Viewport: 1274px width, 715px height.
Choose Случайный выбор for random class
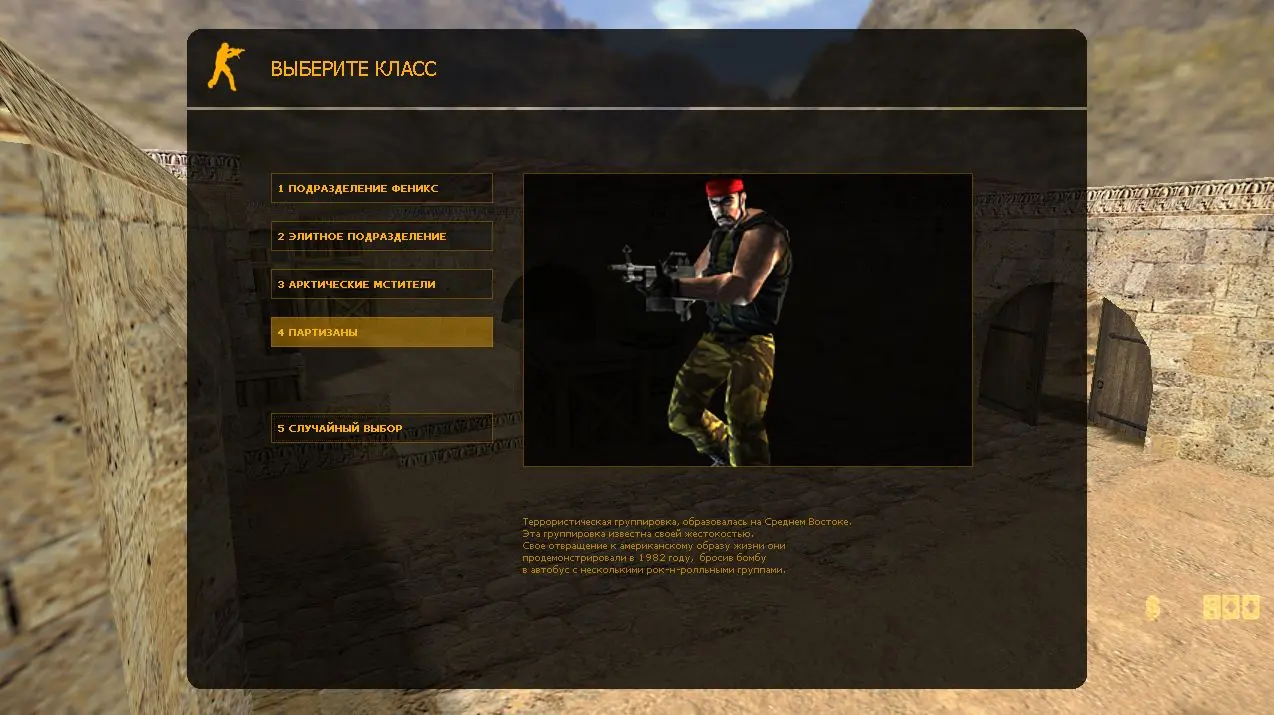click(381, 428)
